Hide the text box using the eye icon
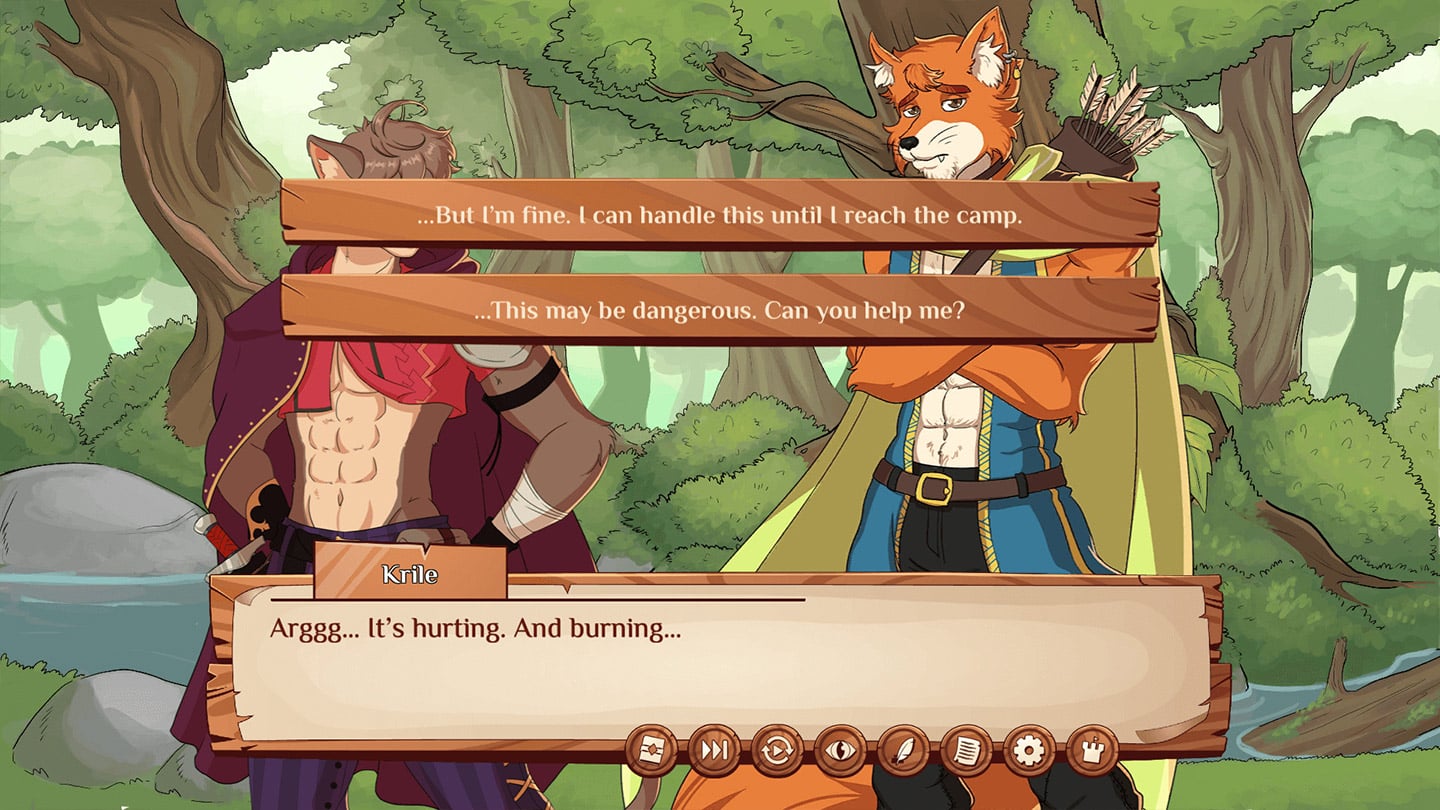Image resolution: width=1440 pixels, height=810 pixels. tap(840, 751)
